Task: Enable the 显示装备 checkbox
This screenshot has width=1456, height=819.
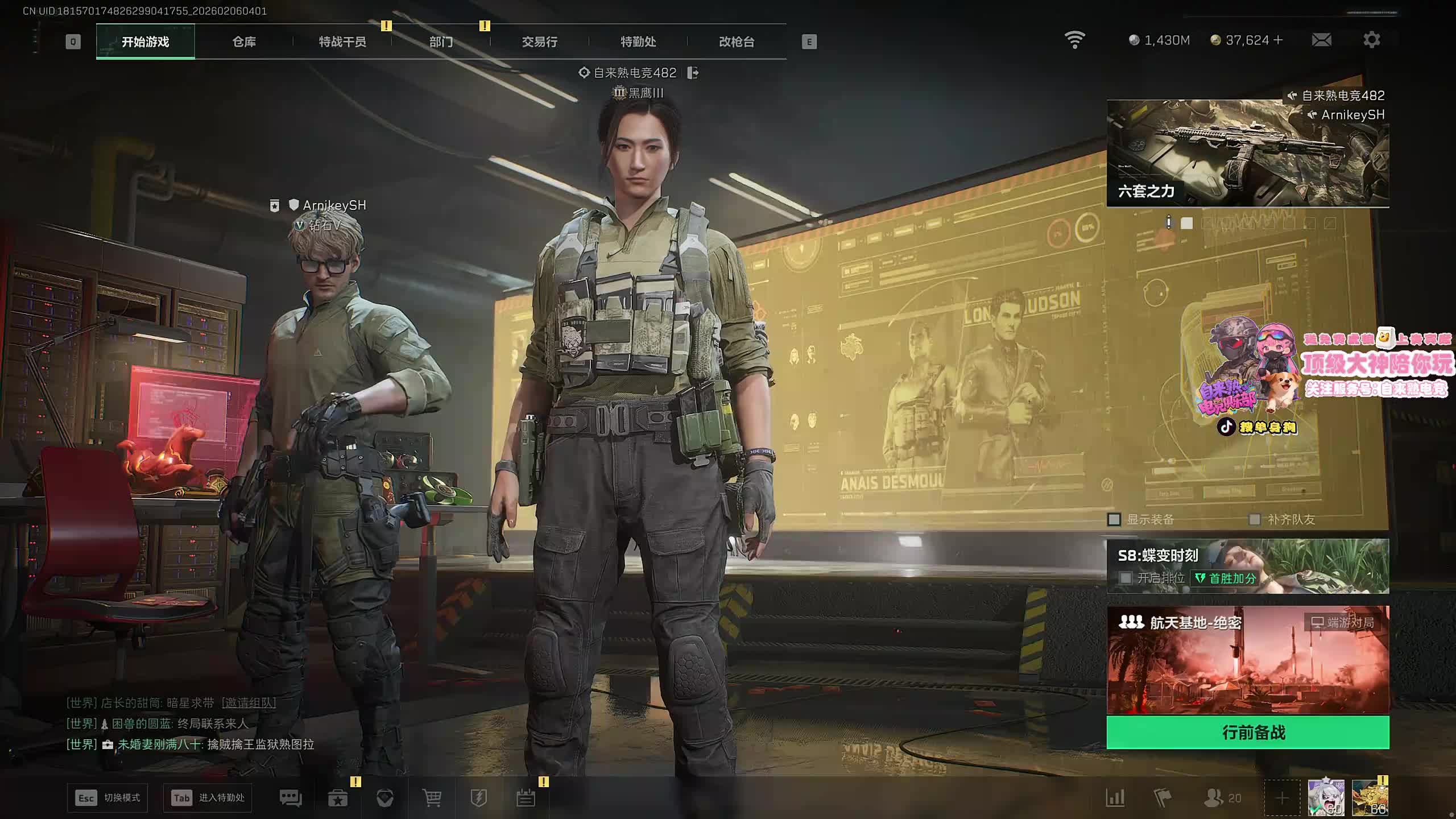Action: click(x=1114, y=519)
